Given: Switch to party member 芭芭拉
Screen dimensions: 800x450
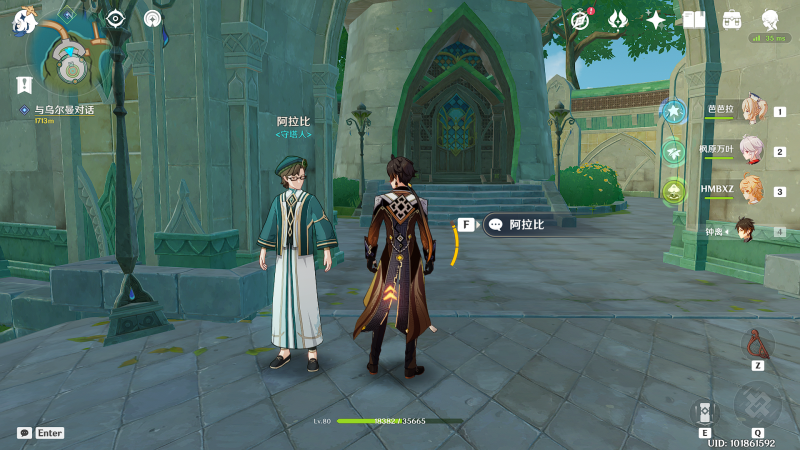Looking at the screenshot, I should 750,111.
